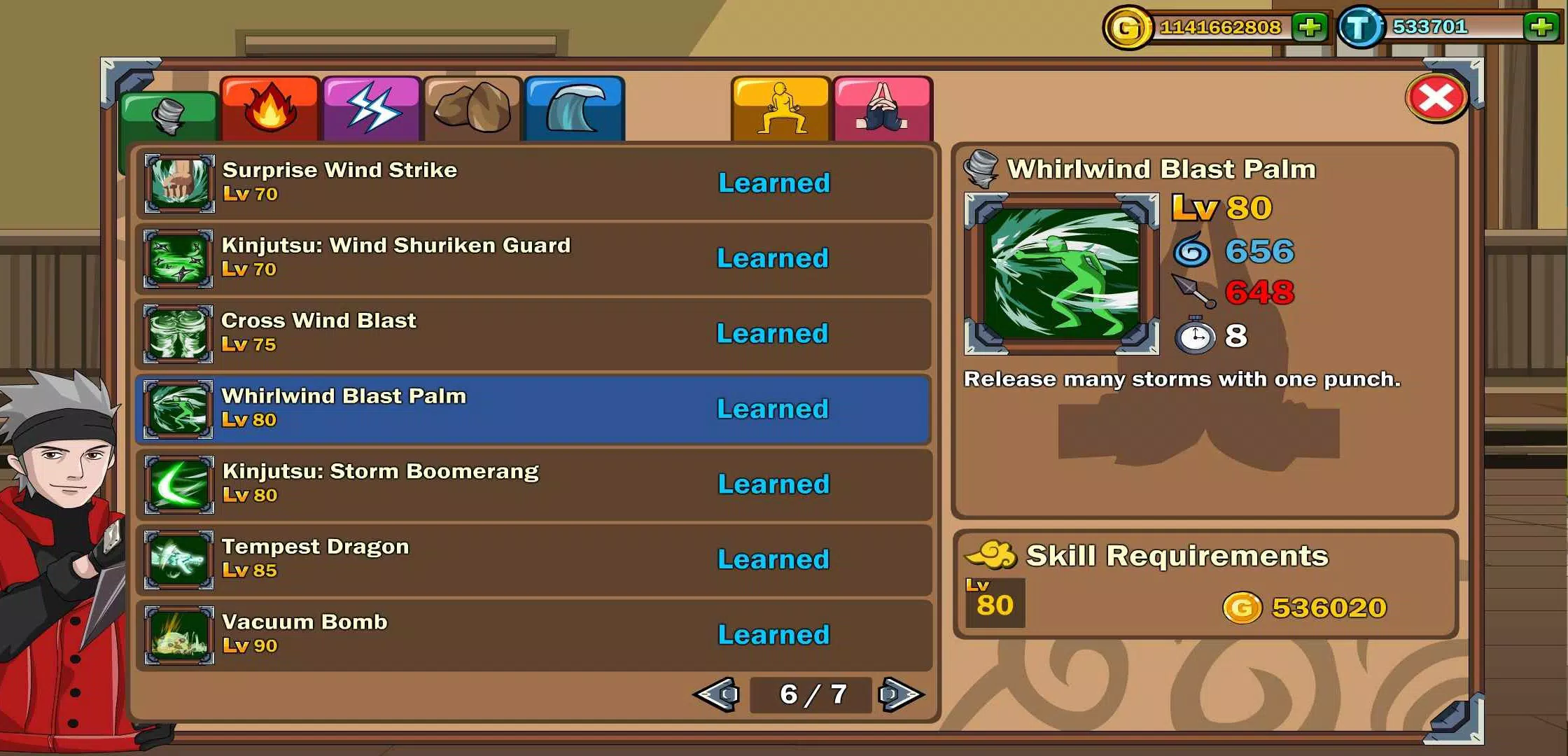This screenshot has height=756, width=1568.
Task: Buy more tokens with the plus button
Action: click(1541, 27)
